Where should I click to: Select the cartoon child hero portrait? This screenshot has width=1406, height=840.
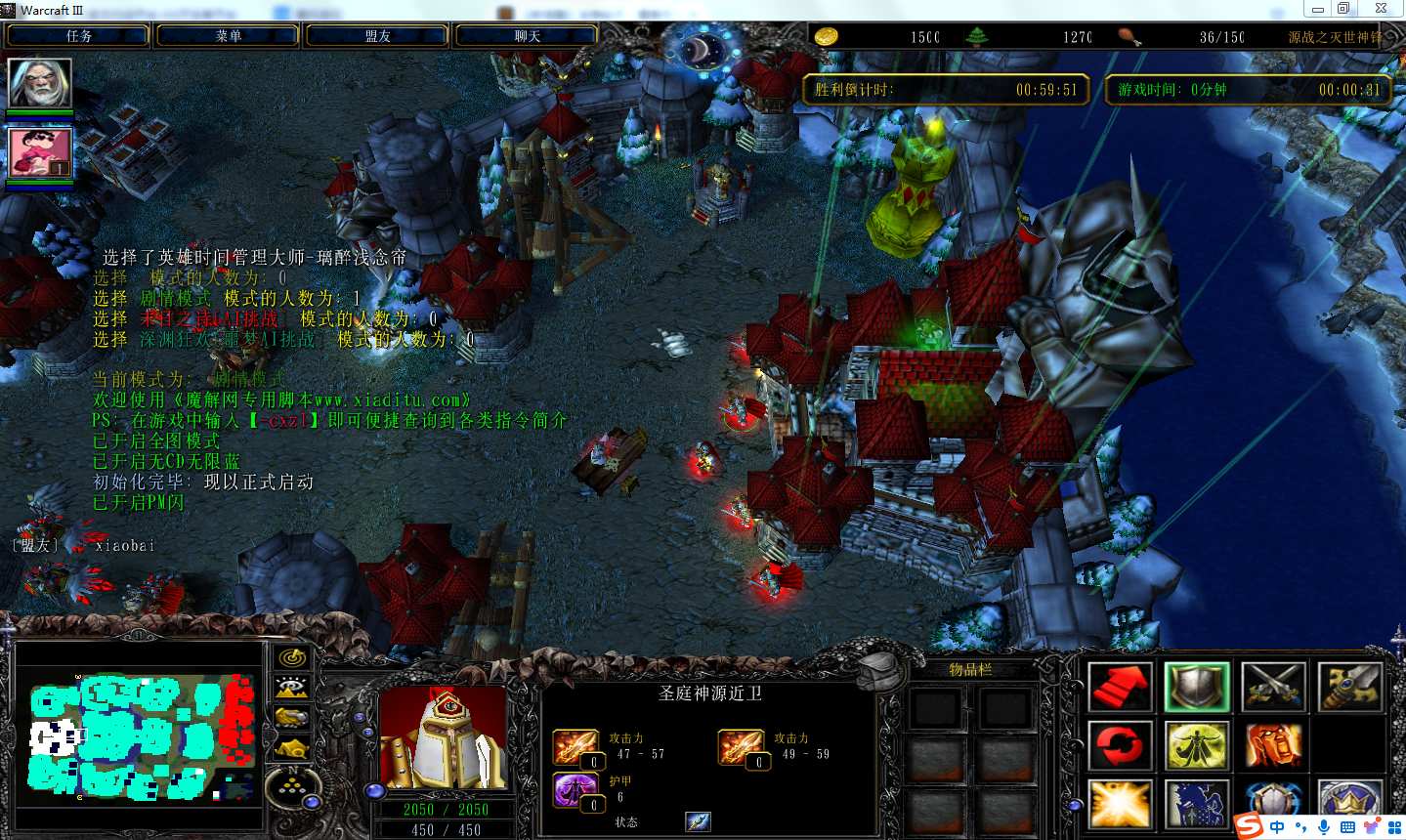pyautogui.click(x=40, y=152)
